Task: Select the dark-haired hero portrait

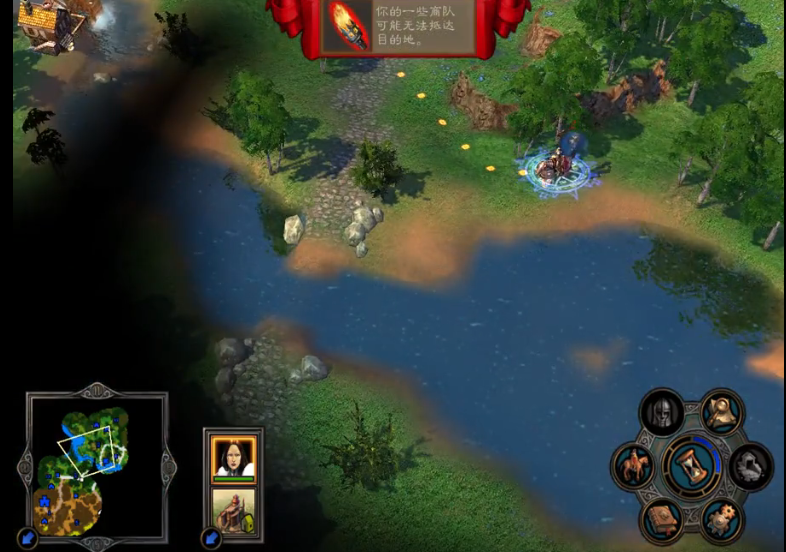Action: [x=233, y=458]
